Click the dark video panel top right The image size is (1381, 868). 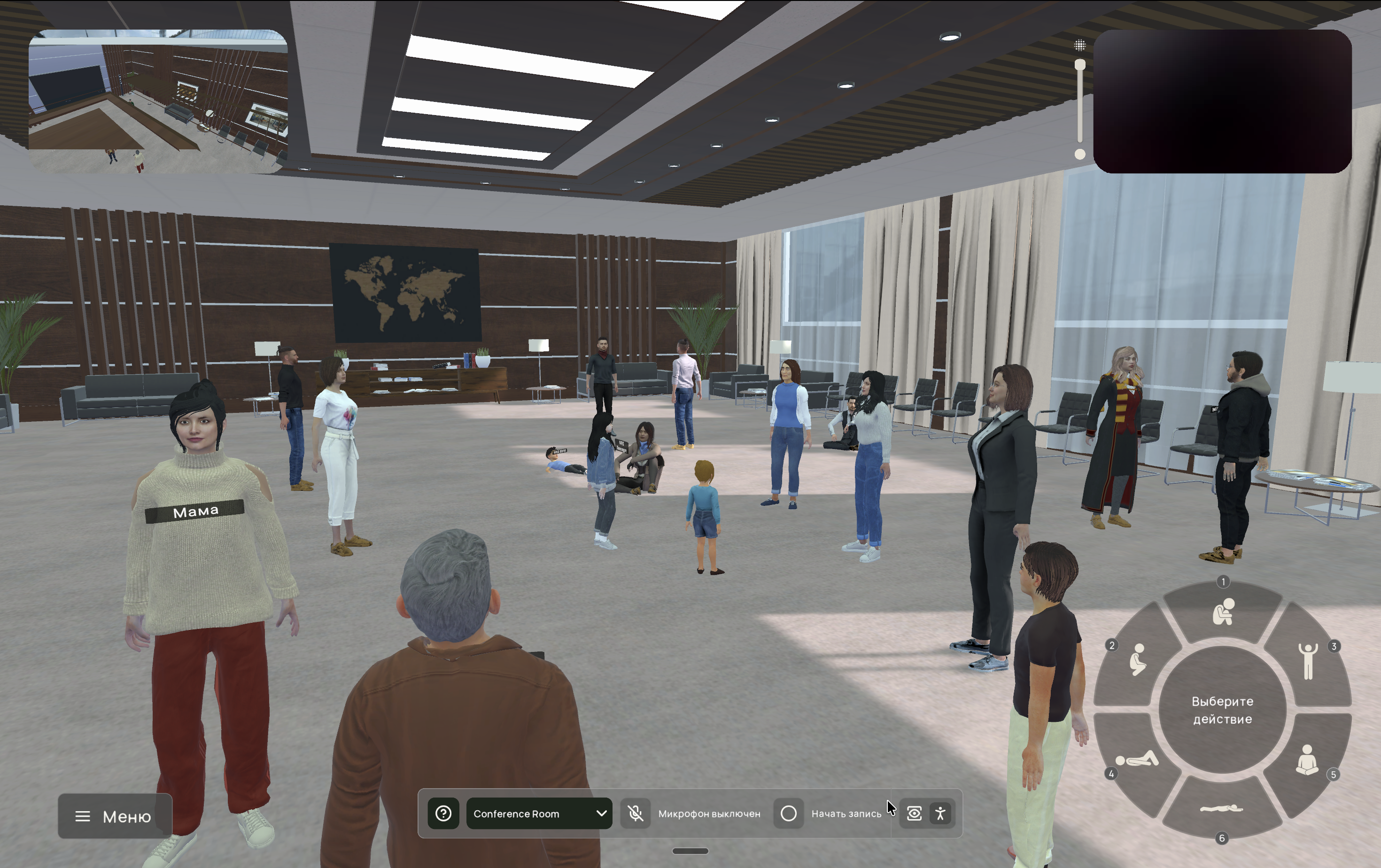click(x=1222, y=101)
